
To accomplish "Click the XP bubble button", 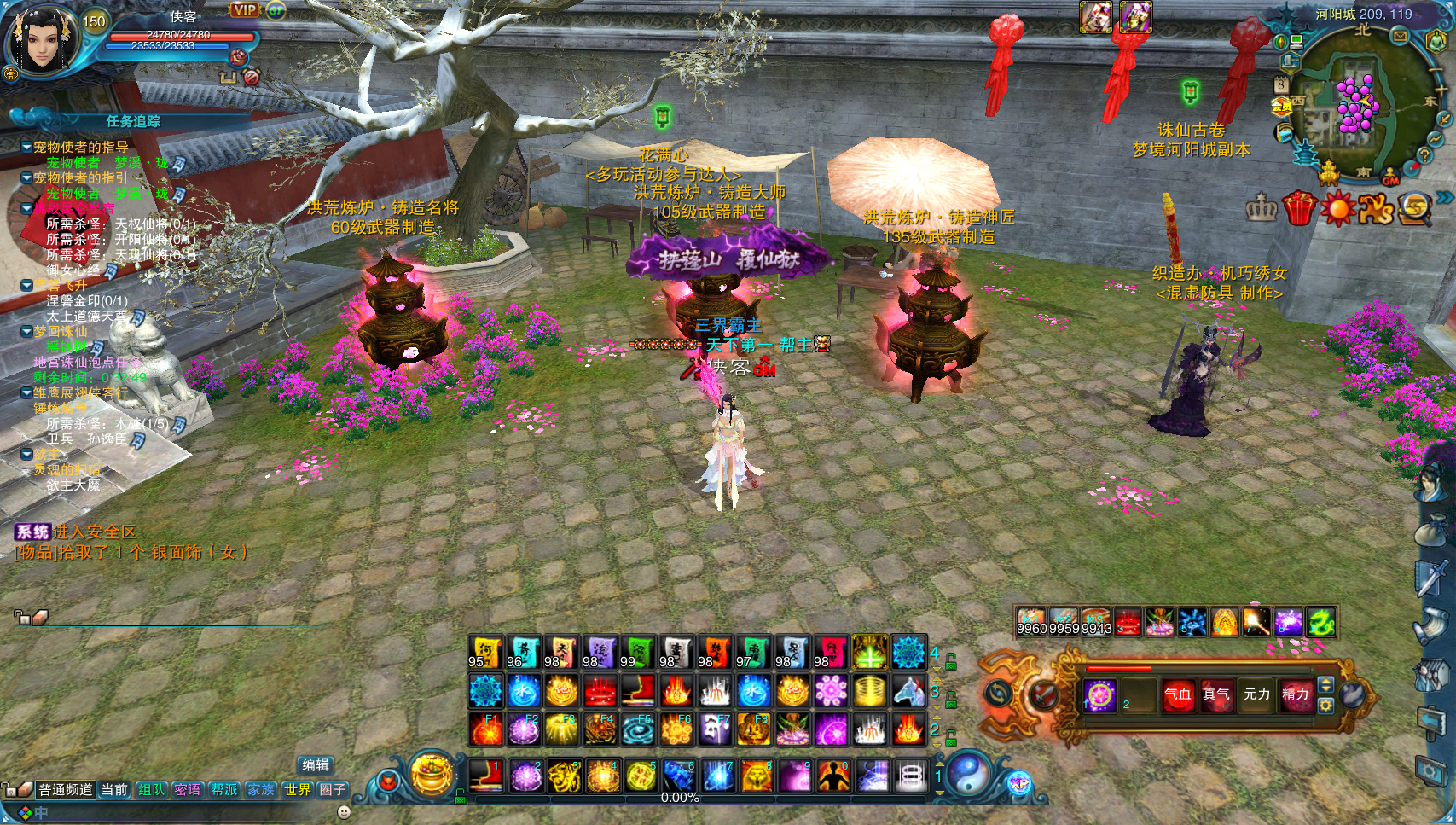I will tap(1019, 783).
